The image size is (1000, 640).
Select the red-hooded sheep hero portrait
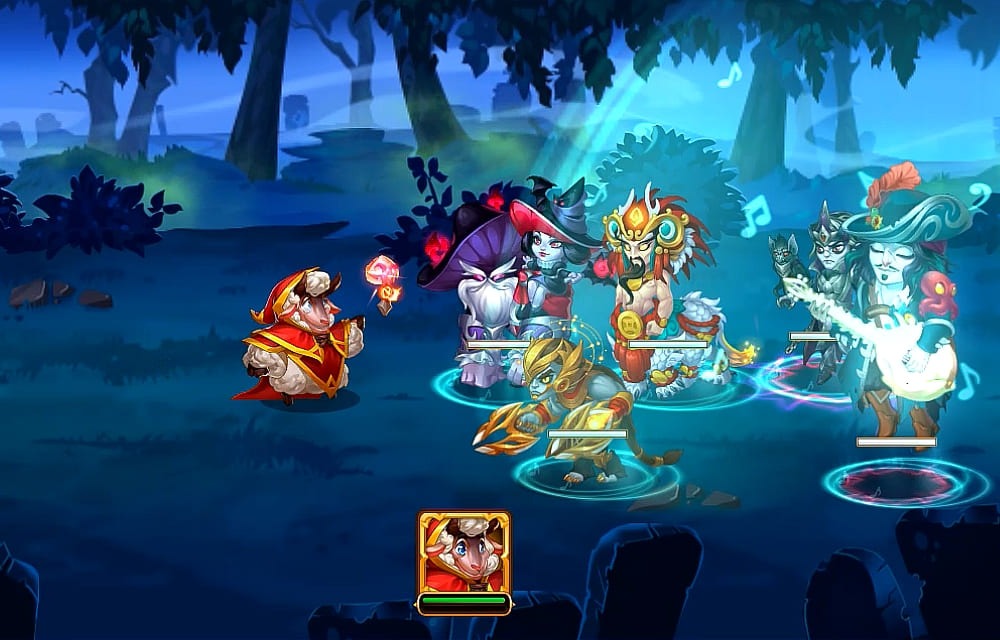tap(464, 553)
